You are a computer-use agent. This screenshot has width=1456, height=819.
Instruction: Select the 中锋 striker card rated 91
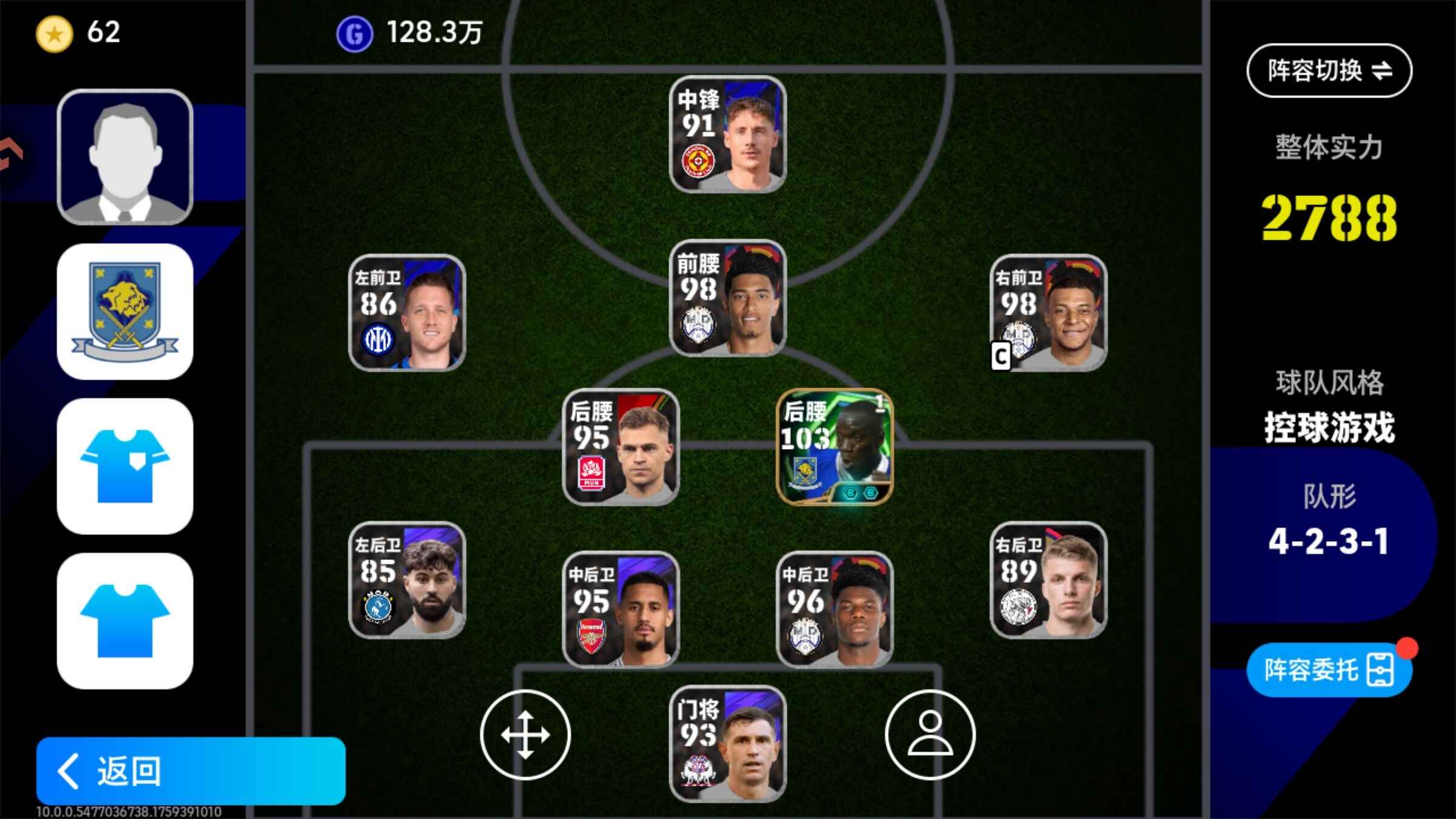click(727, 135)
